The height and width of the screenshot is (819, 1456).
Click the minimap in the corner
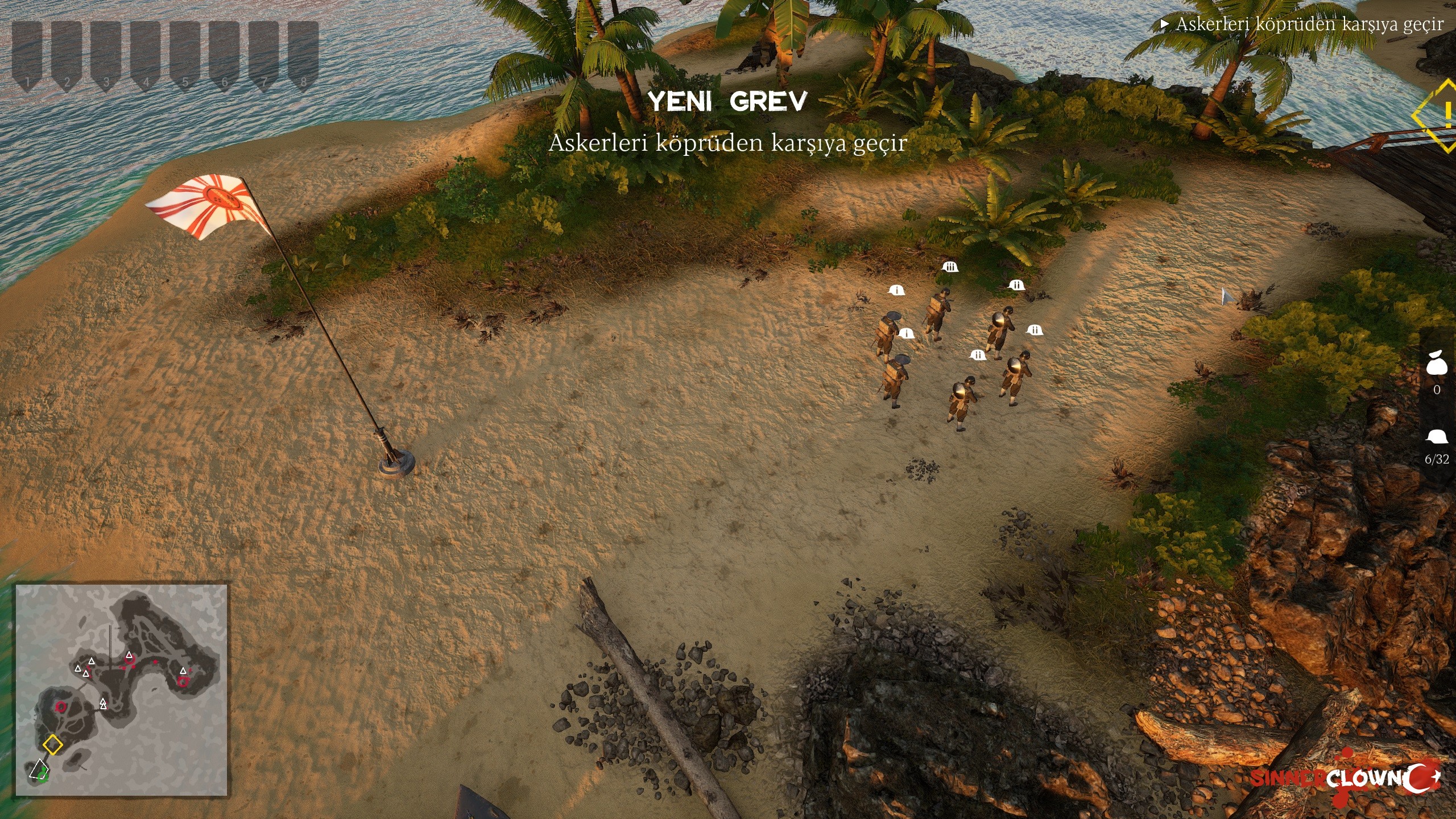[121, 690]
